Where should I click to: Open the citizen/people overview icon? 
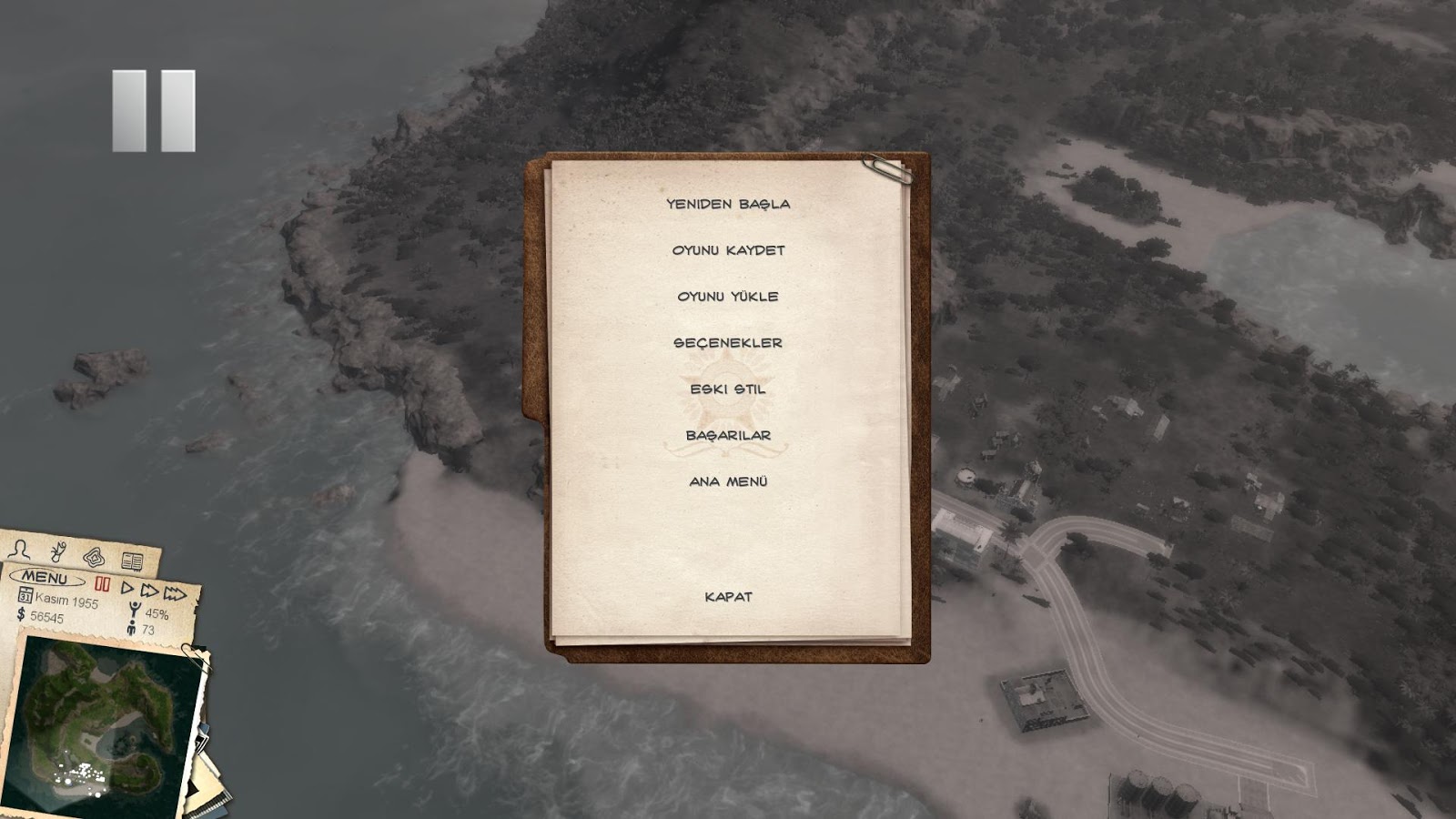(19, 550)
